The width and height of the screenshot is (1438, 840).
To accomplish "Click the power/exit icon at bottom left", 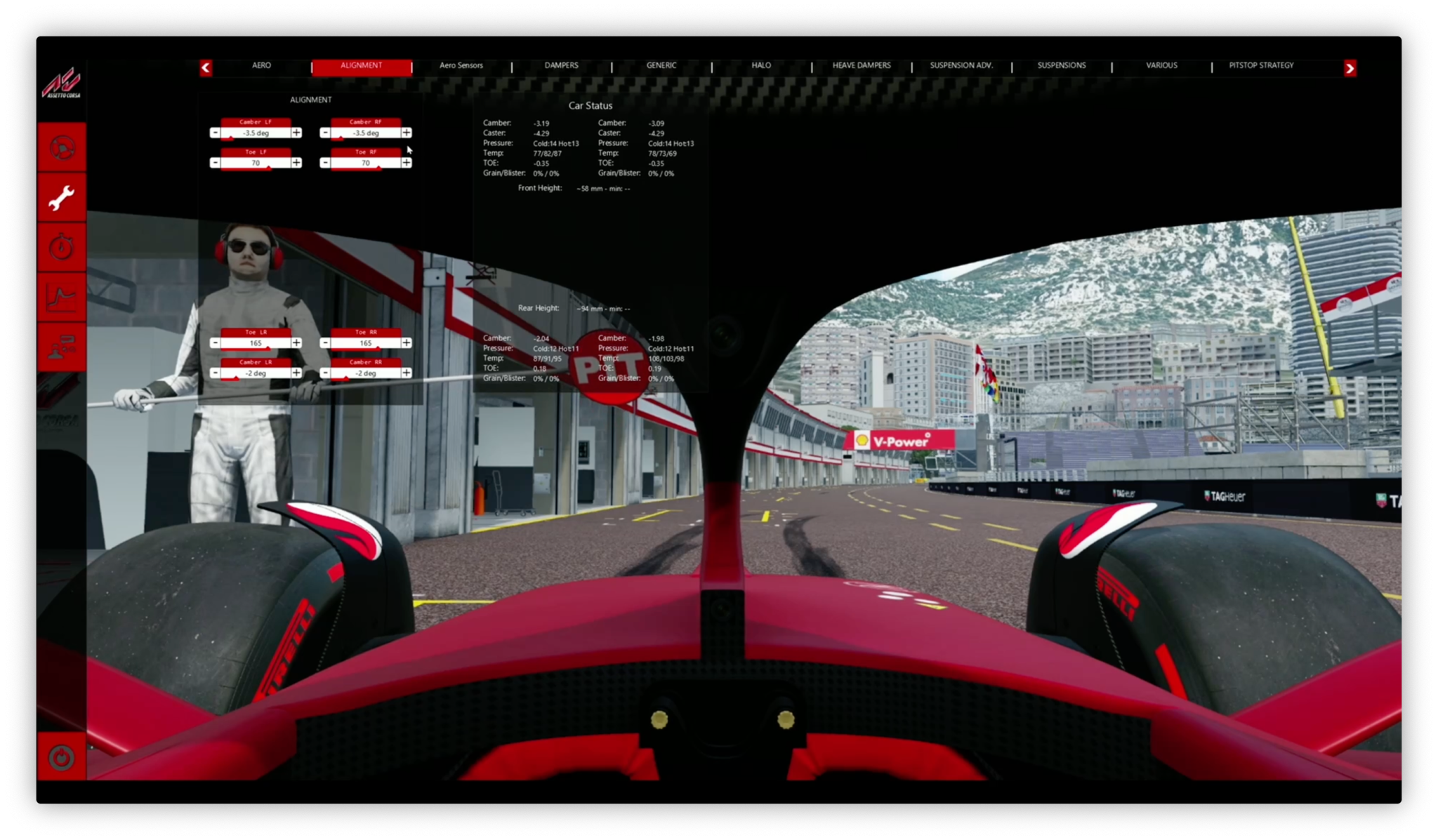I will pos(62,756).
